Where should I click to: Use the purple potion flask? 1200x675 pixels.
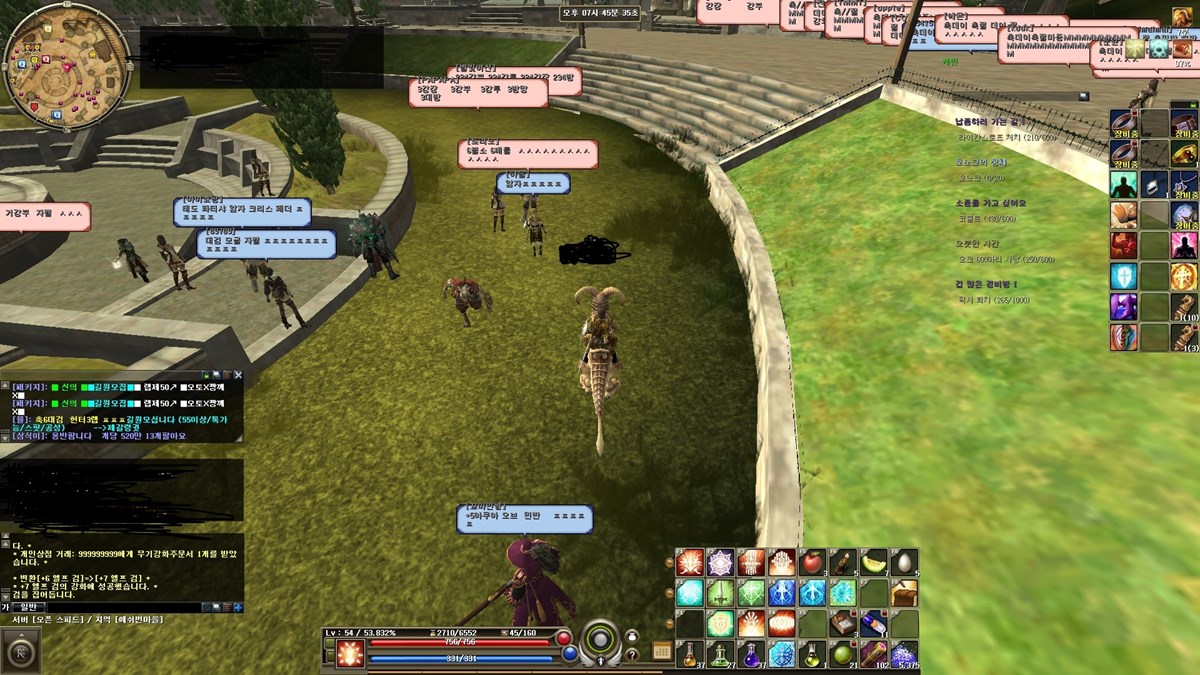(x=751, y=655)
